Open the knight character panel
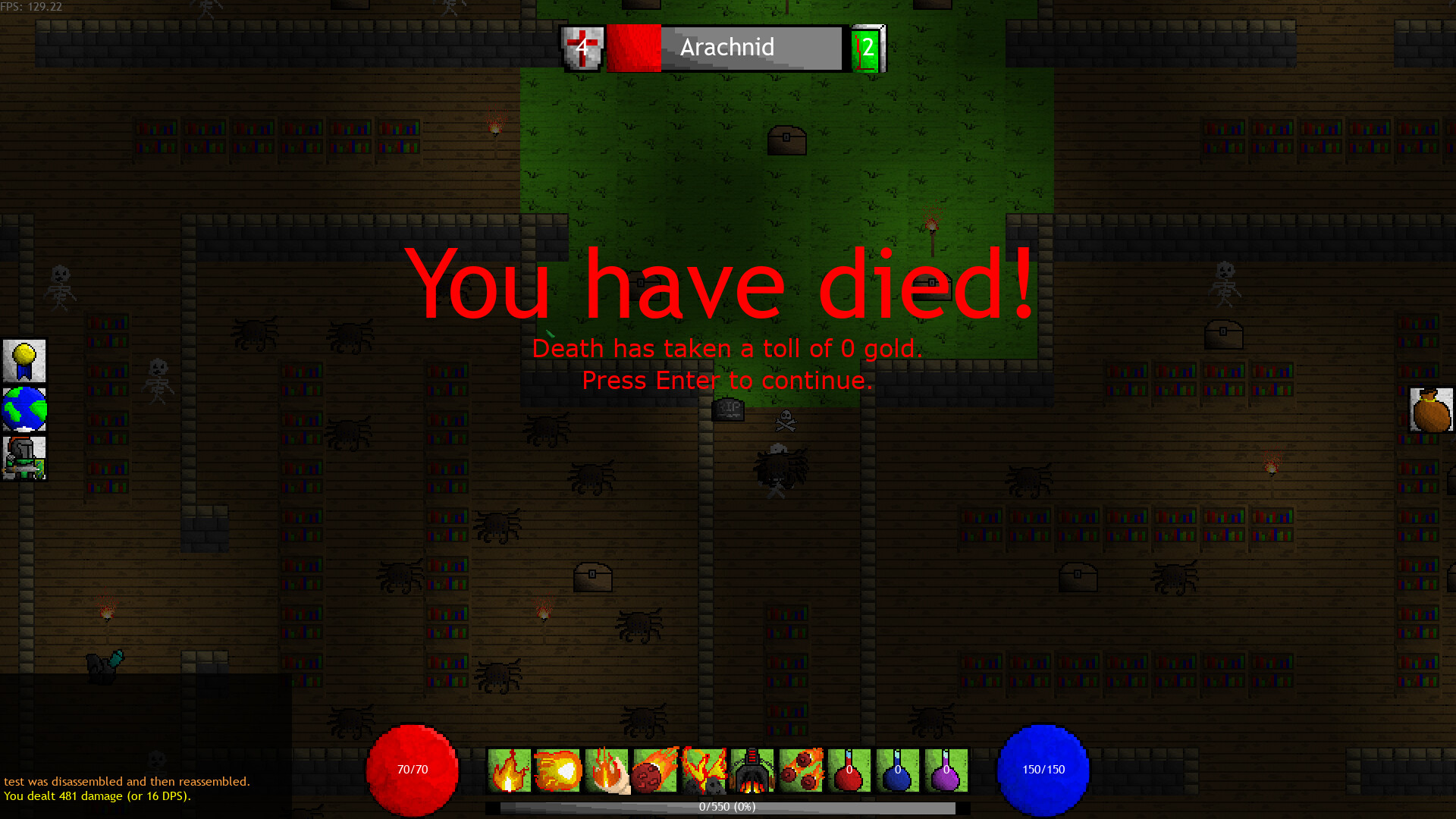 (24, 457)
